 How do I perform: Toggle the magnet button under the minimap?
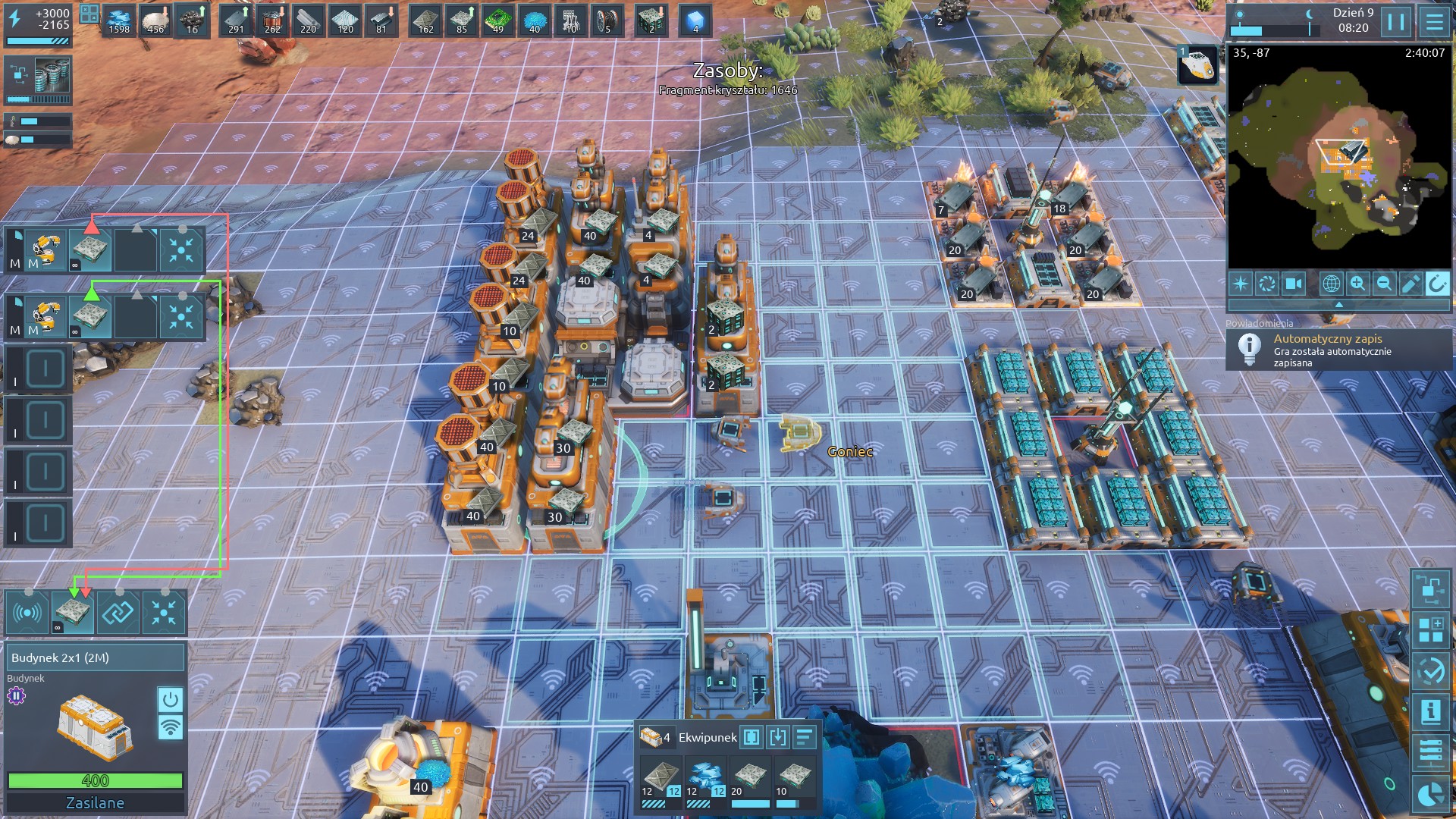coord(1436,284)
